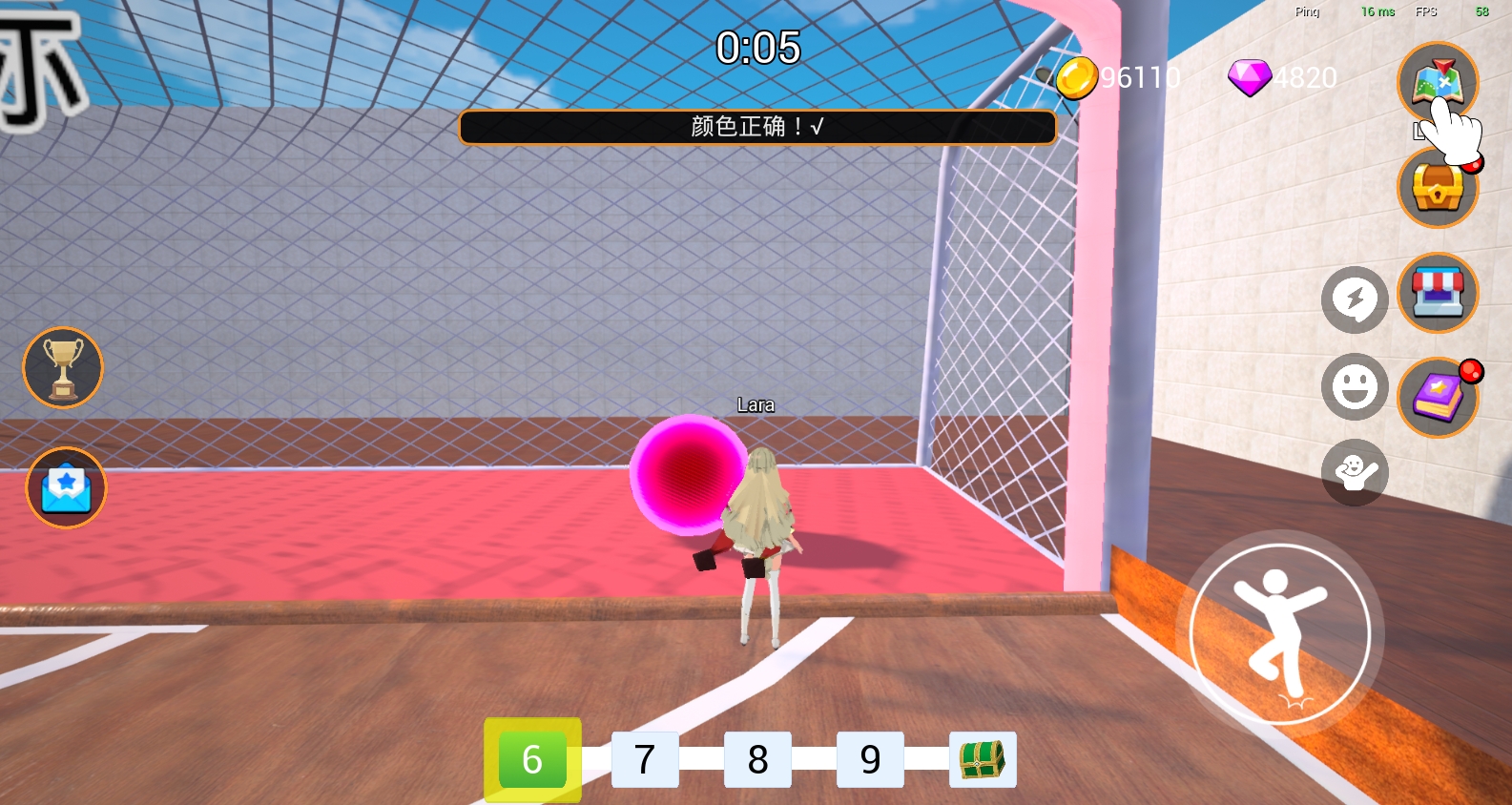Open the golden treasure chest menu

pos(1437,189)
